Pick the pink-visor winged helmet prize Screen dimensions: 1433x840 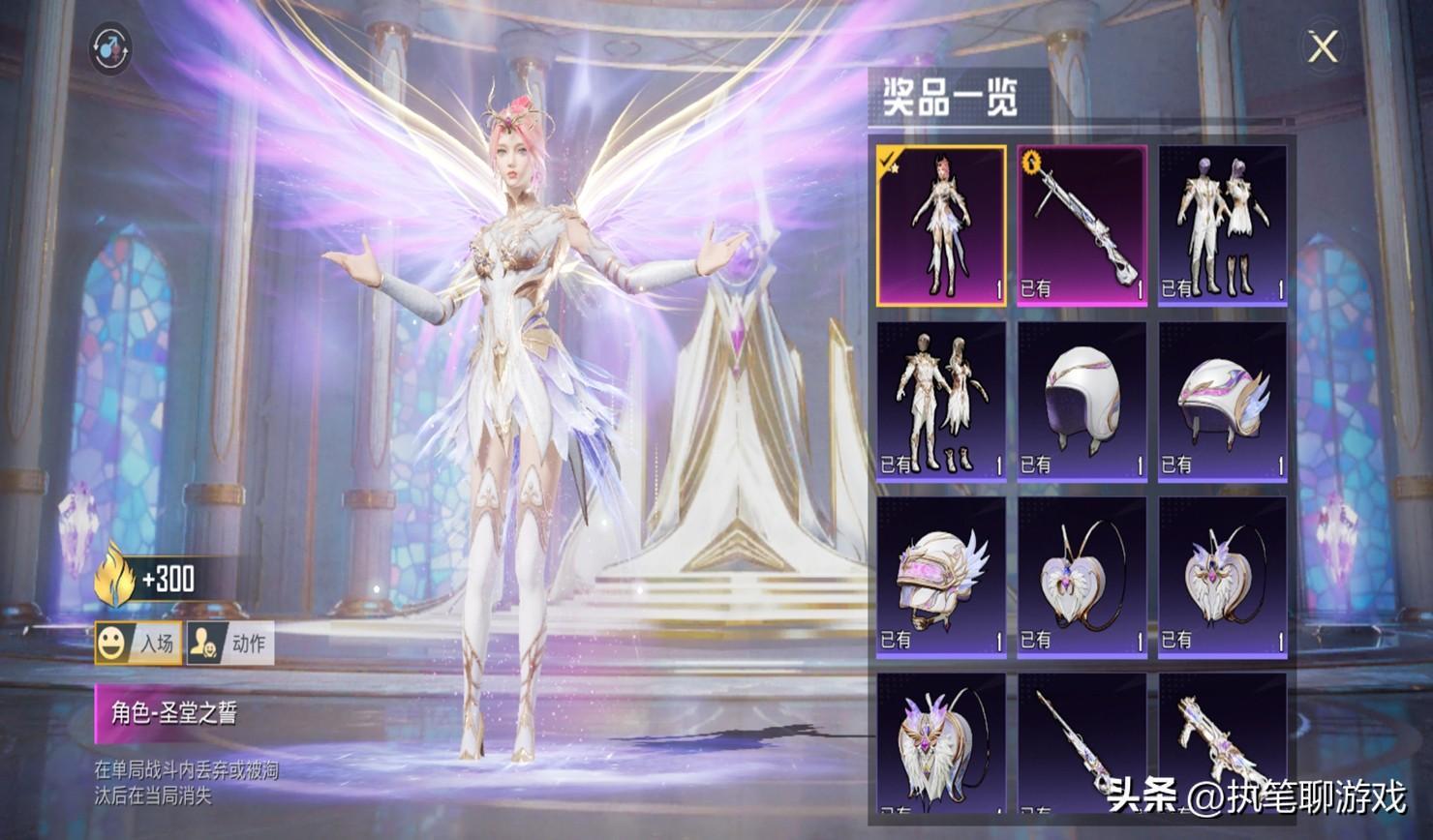pyautogui.click(x=941, y=578)
